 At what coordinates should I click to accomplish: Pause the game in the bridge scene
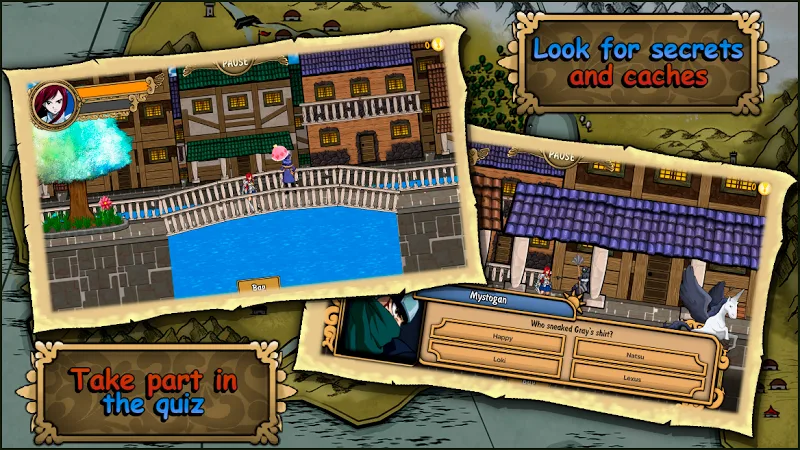235,61
